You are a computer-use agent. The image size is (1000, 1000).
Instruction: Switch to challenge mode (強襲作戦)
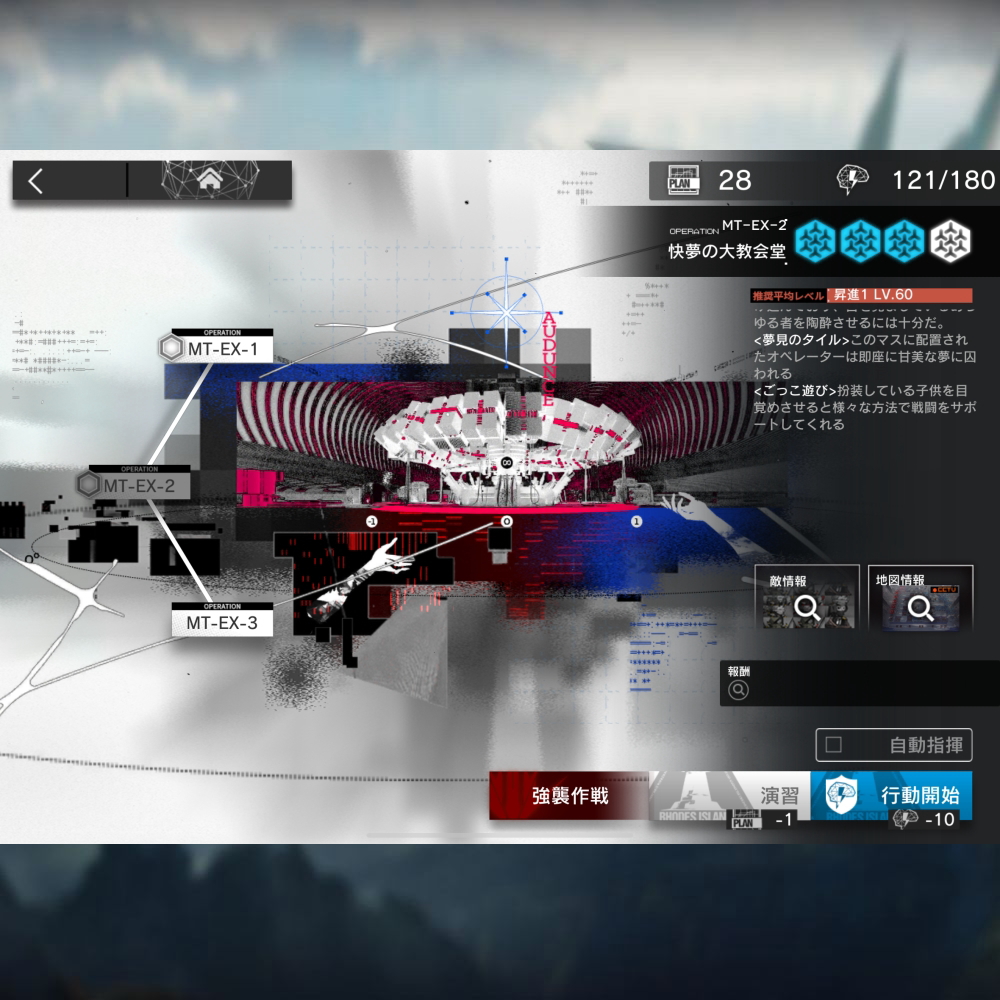click(569, 796)
